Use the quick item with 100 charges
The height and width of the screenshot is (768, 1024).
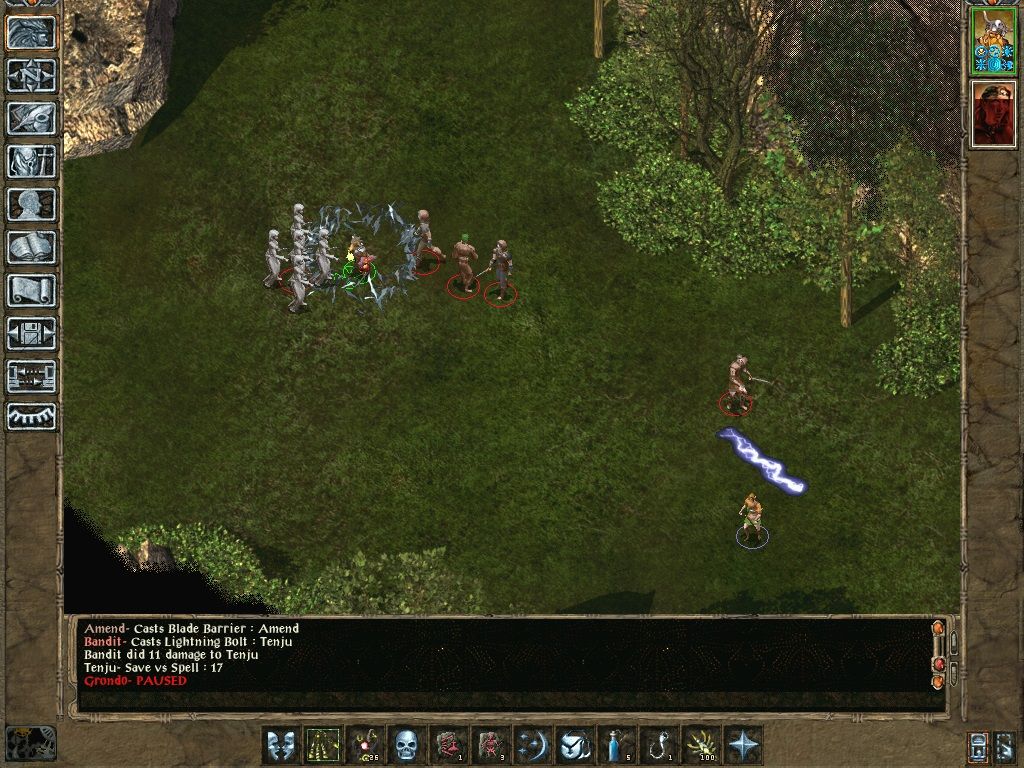click(701, 745)
